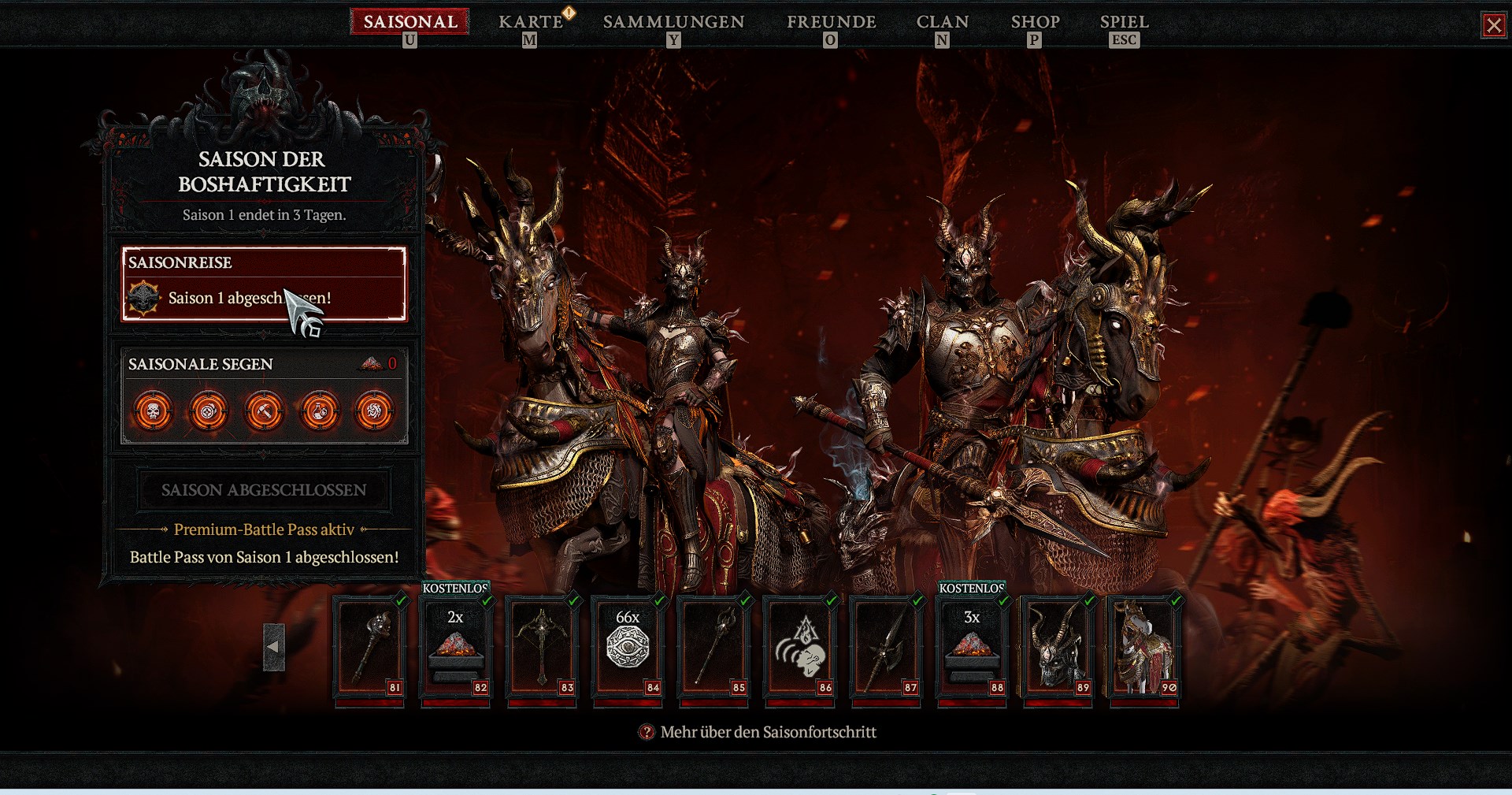Select the Clan tab
Screen dimensions: 1512x795
click(942, 22)
